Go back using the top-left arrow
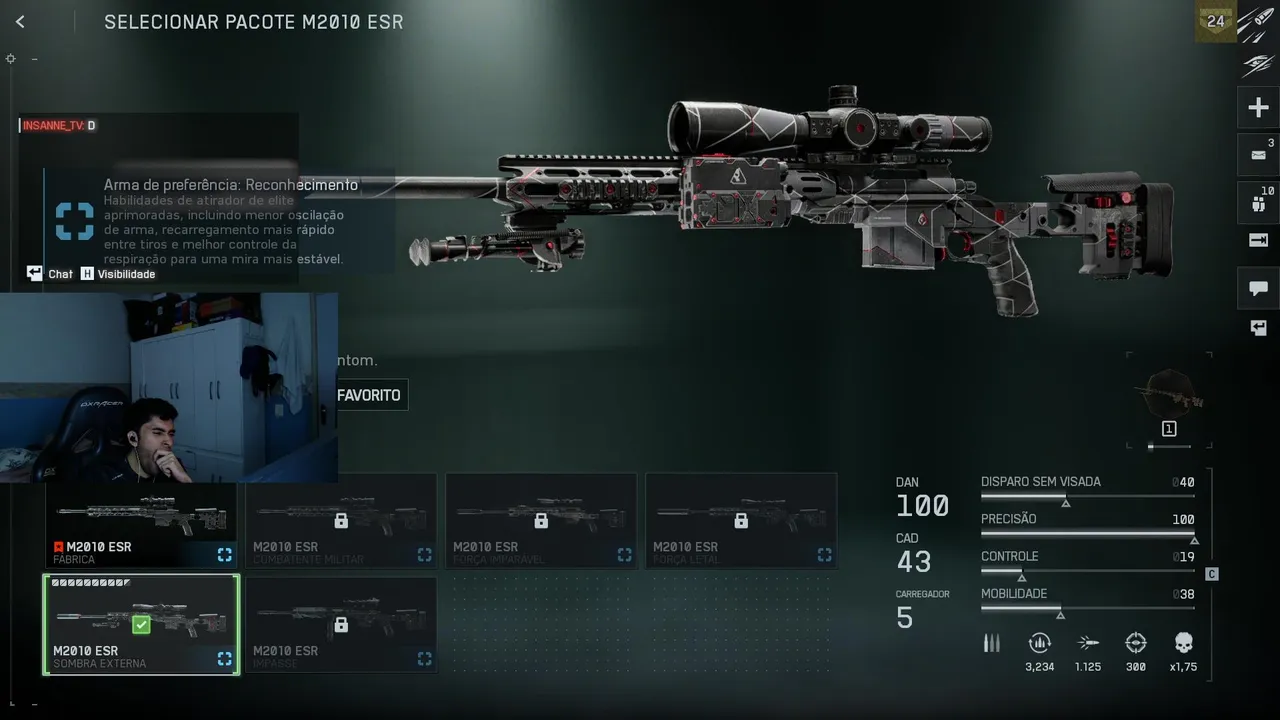 pos(20,22)
